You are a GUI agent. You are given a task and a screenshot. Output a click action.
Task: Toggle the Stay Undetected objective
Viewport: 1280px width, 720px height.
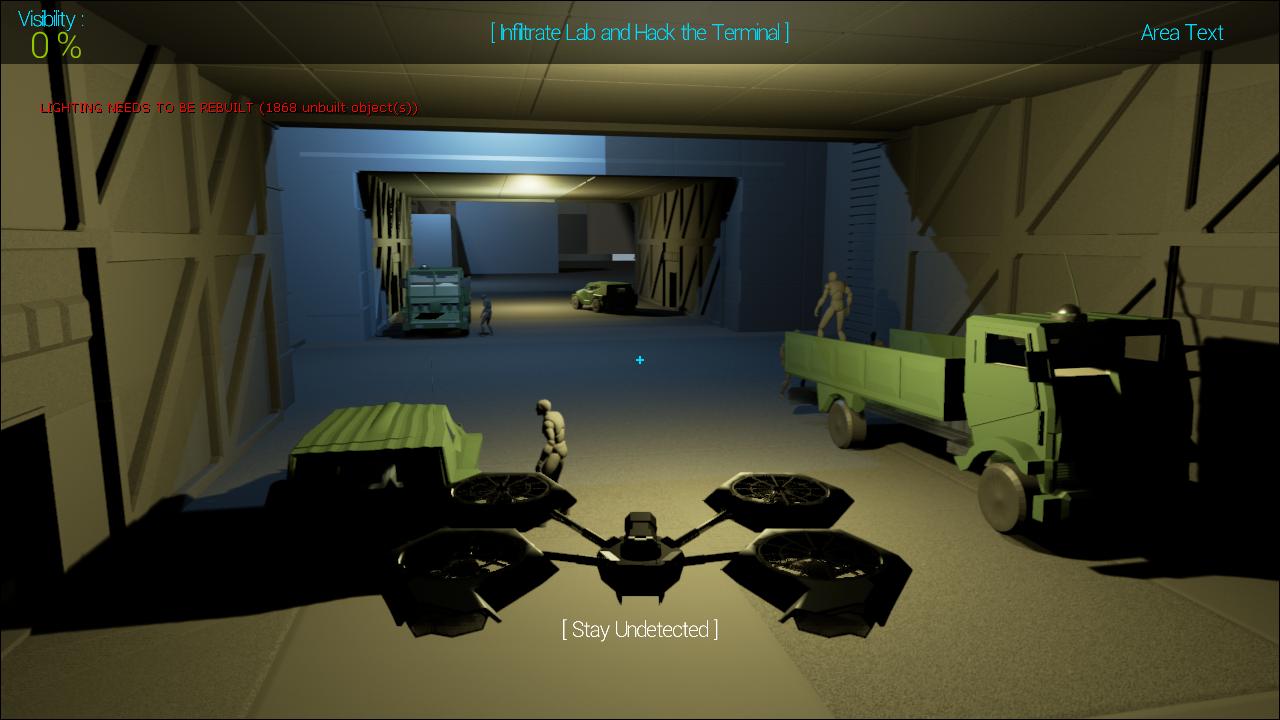coord(640,630)
